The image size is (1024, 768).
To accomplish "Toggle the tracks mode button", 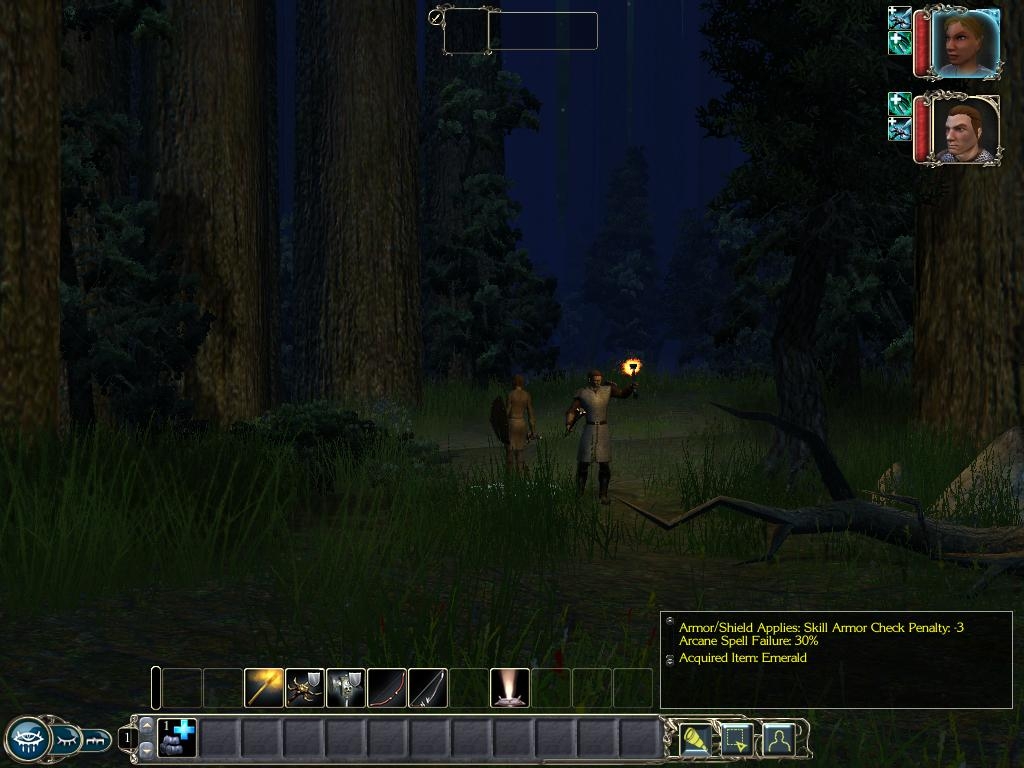I will 97,740.
